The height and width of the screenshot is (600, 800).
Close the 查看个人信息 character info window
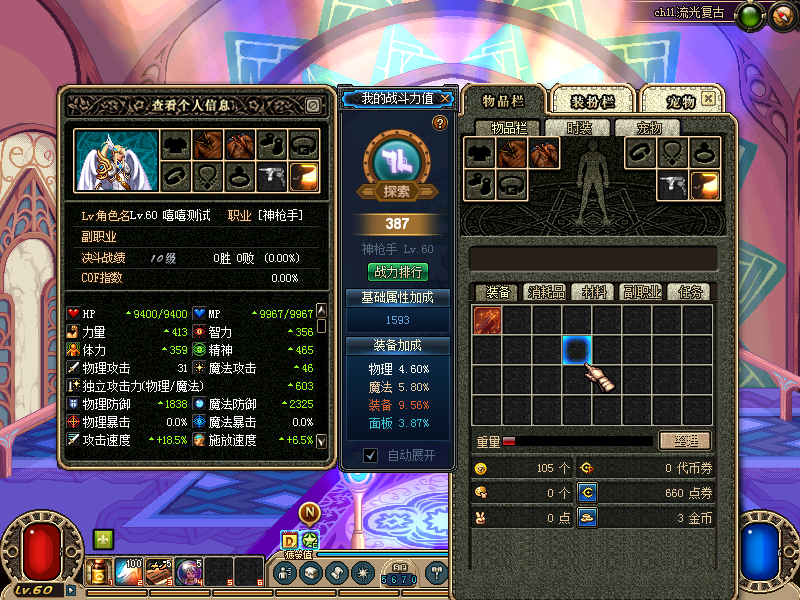pos(313,105)
